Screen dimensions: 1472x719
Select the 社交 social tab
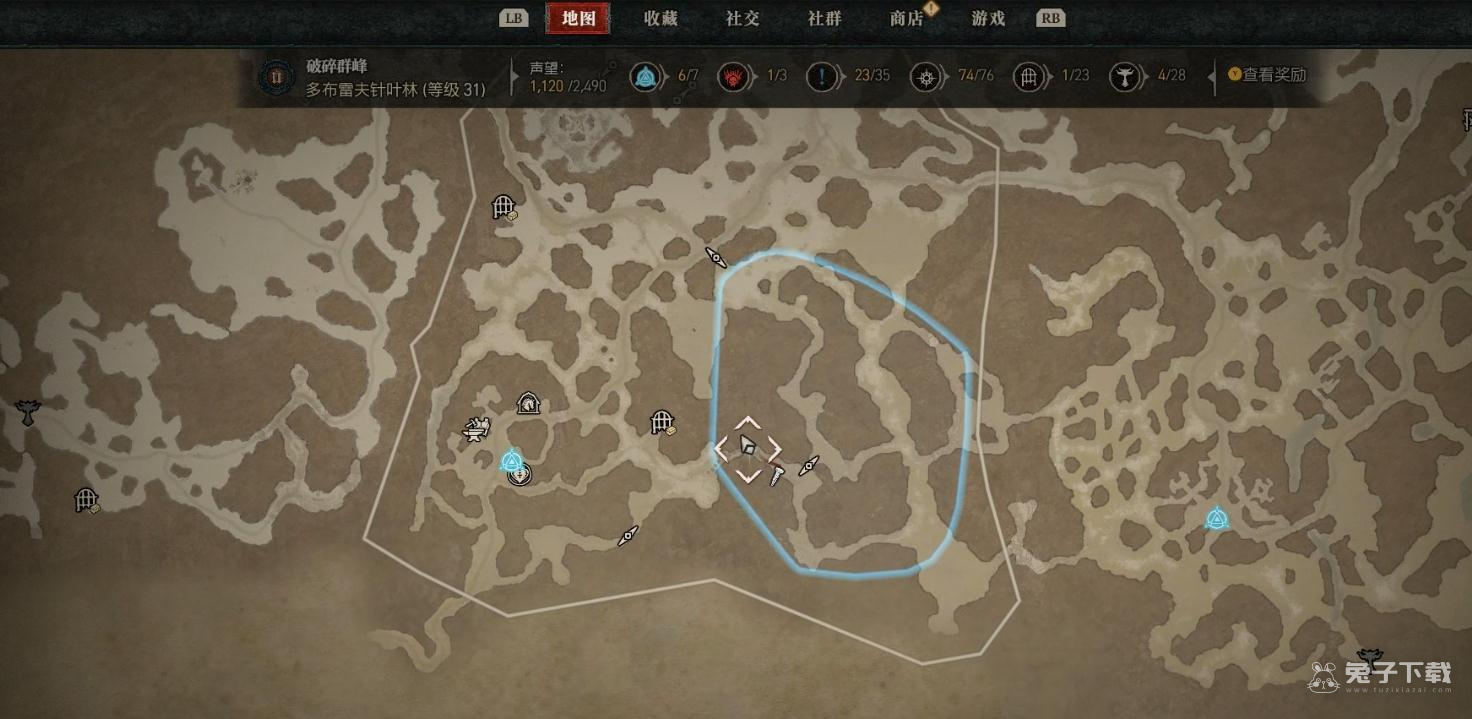coord(742,18)
